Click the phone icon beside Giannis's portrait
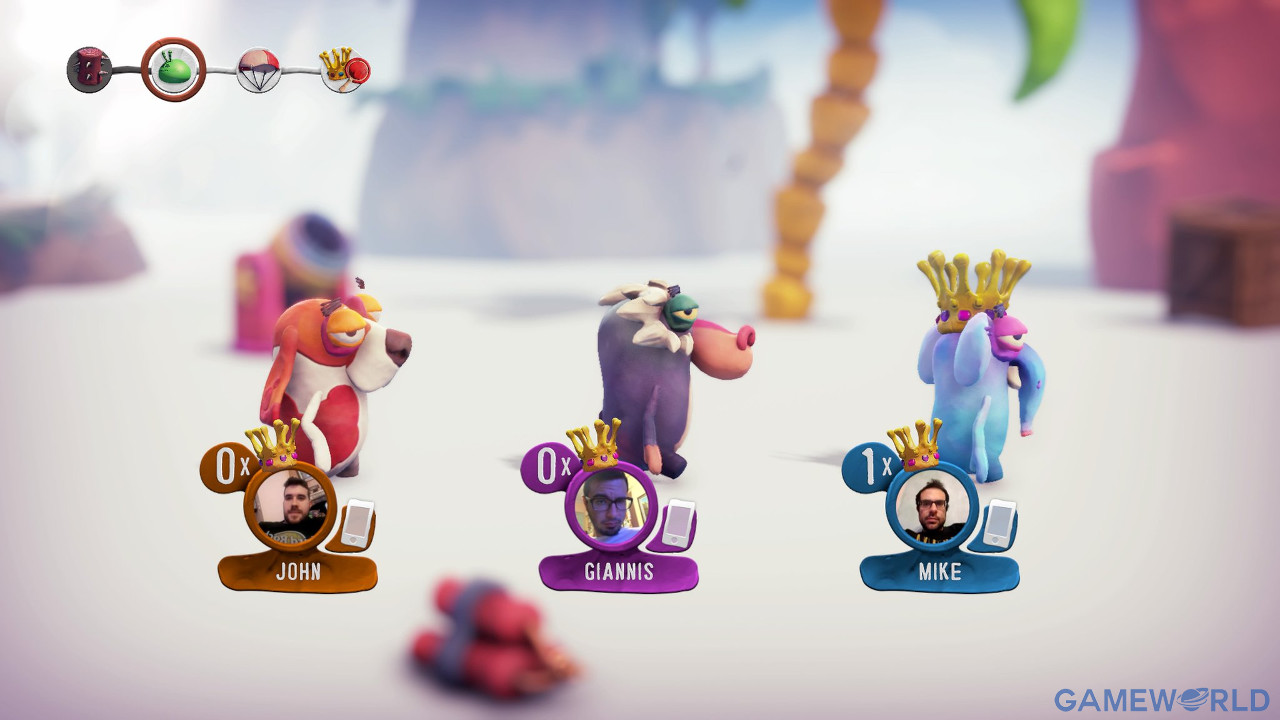1280x720 pixels. (x=679, y=523)
